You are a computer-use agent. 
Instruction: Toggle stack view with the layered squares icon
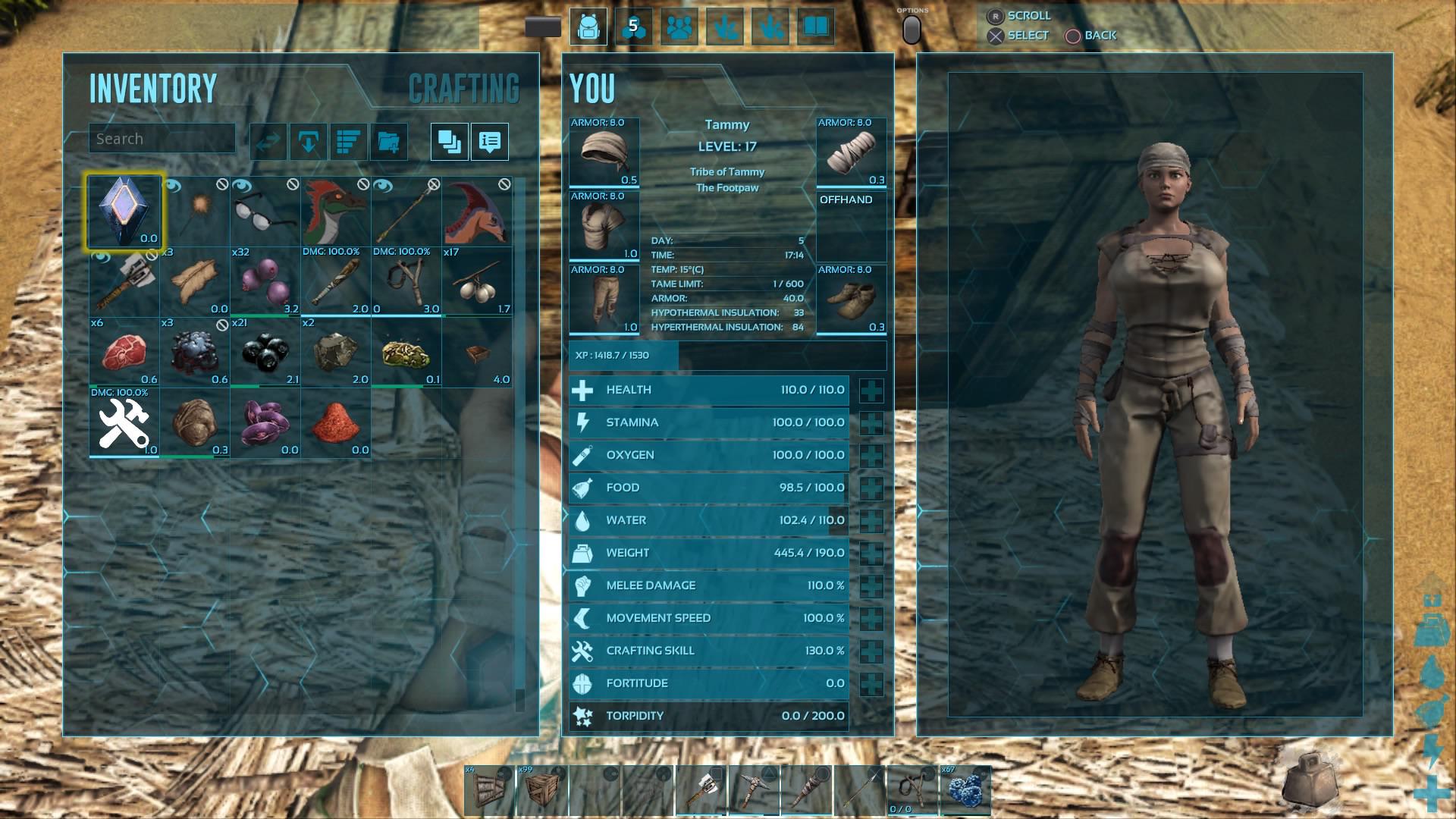click(x=448, y=141)
